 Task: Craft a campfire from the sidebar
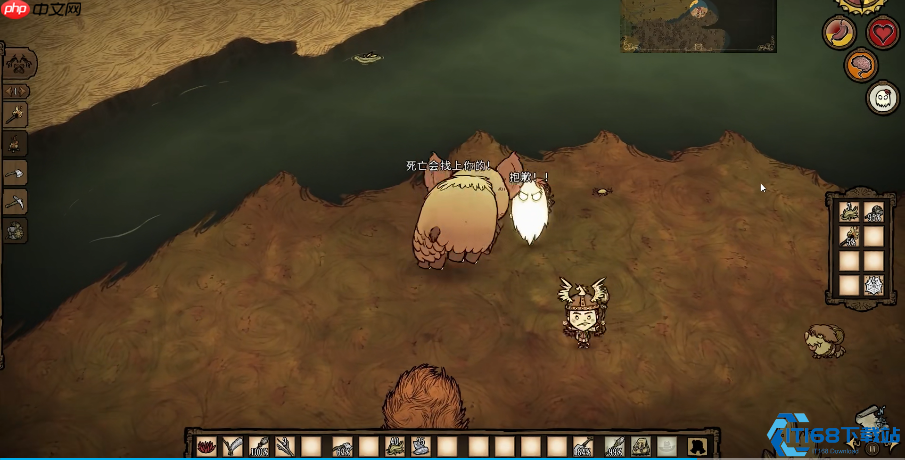tap(16, 143)
